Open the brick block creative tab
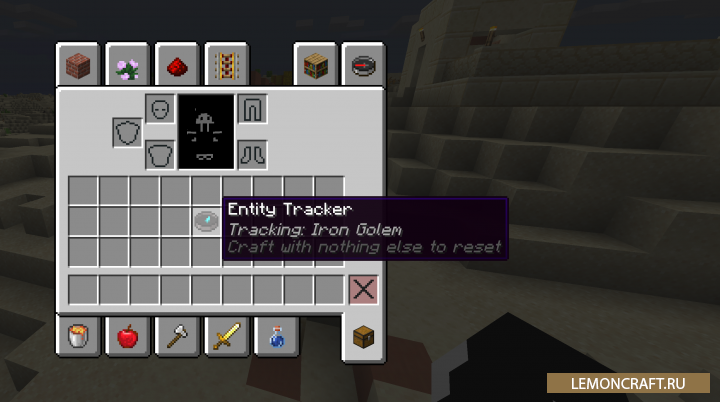Image resolution: width=720 pixels, height=402 pixels. click(74, 67)
